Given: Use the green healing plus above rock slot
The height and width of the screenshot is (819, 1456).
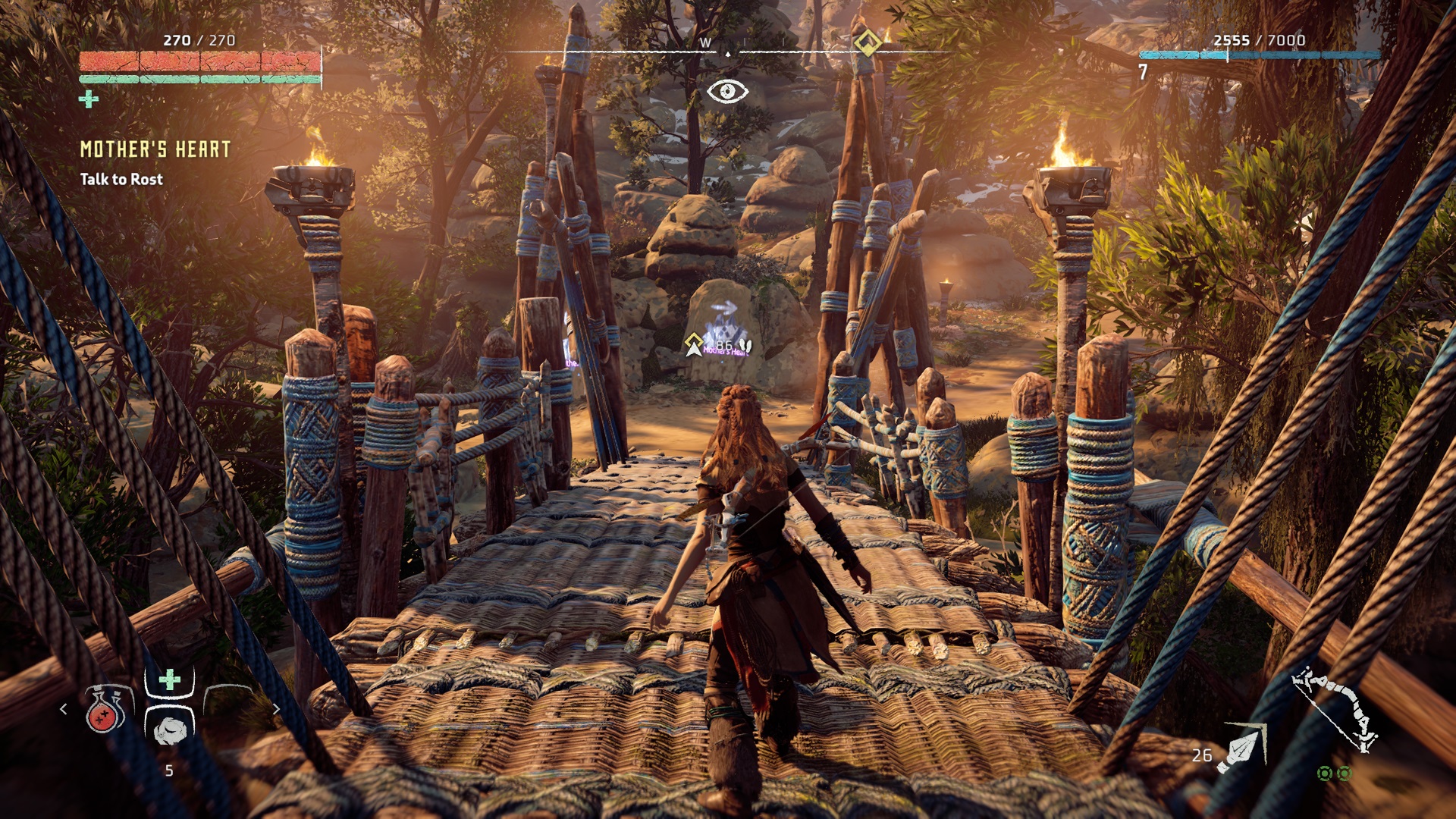Looking at the screenshot, I should click(x=170, y=679).
